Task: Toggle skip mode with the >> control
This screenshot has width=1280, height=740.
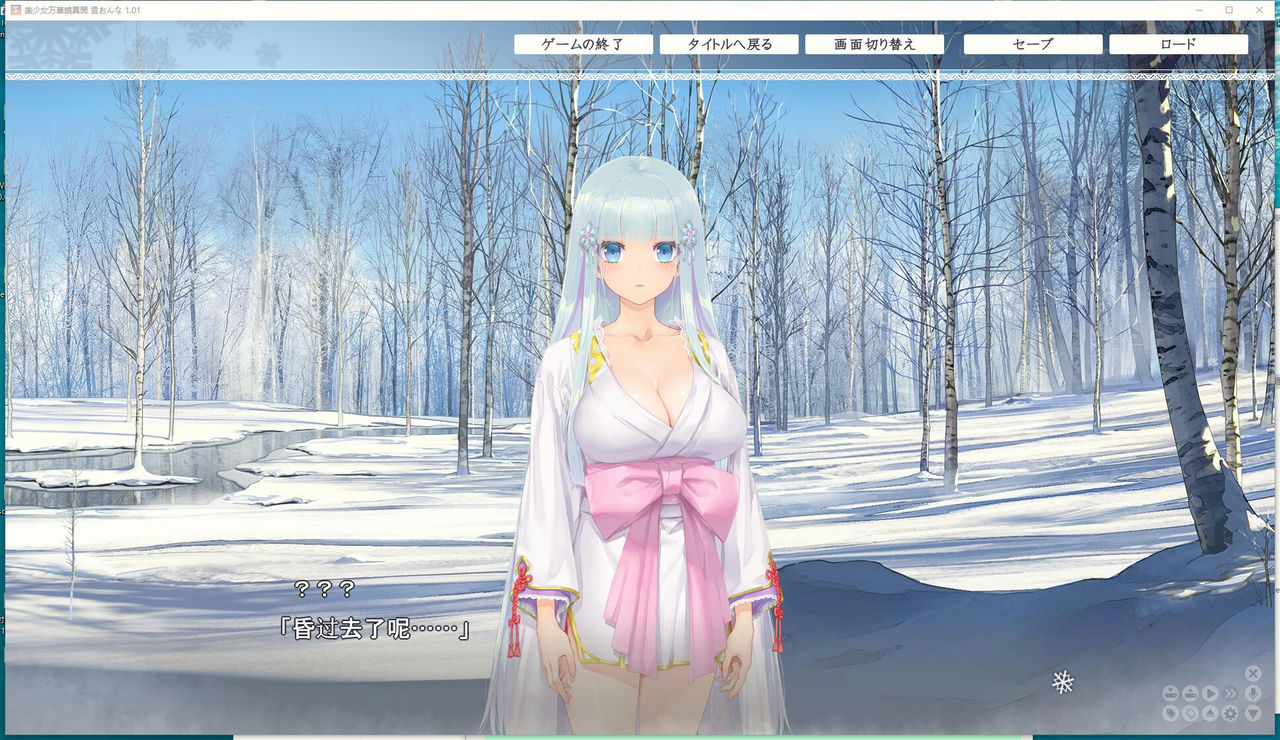Action: tap(1230, 693)
